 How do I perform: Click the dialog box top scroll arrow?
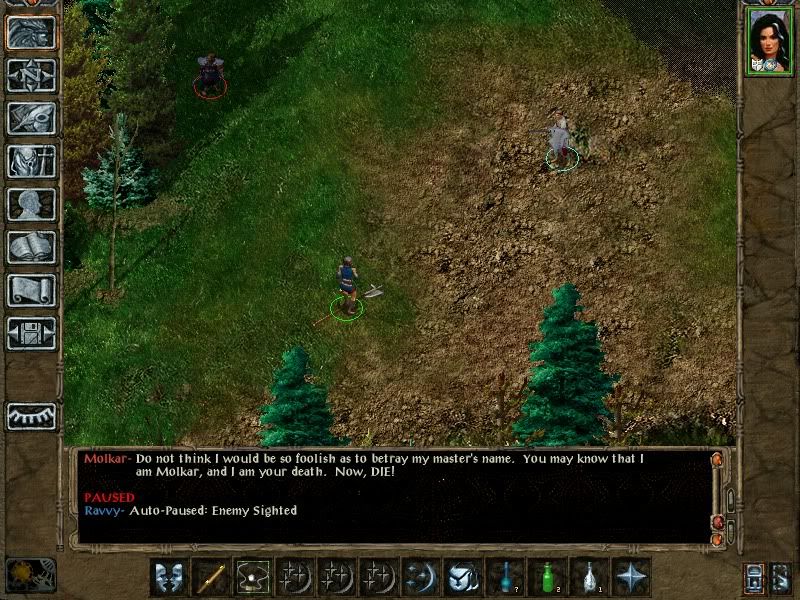point(716,459)
